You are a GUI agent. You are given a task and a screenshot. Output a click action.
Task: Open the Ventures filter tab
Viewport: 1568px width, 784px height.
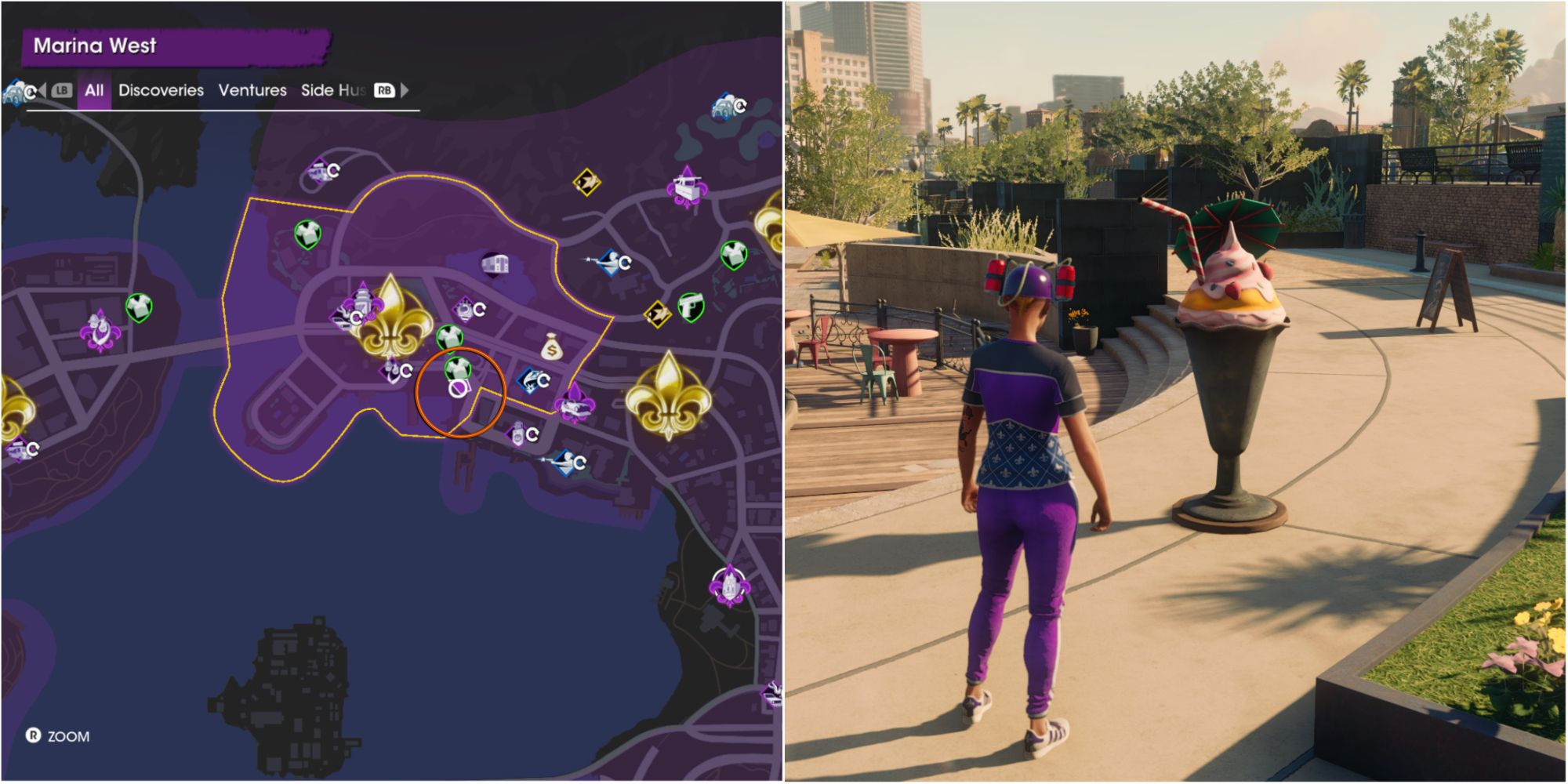(254, 91)
